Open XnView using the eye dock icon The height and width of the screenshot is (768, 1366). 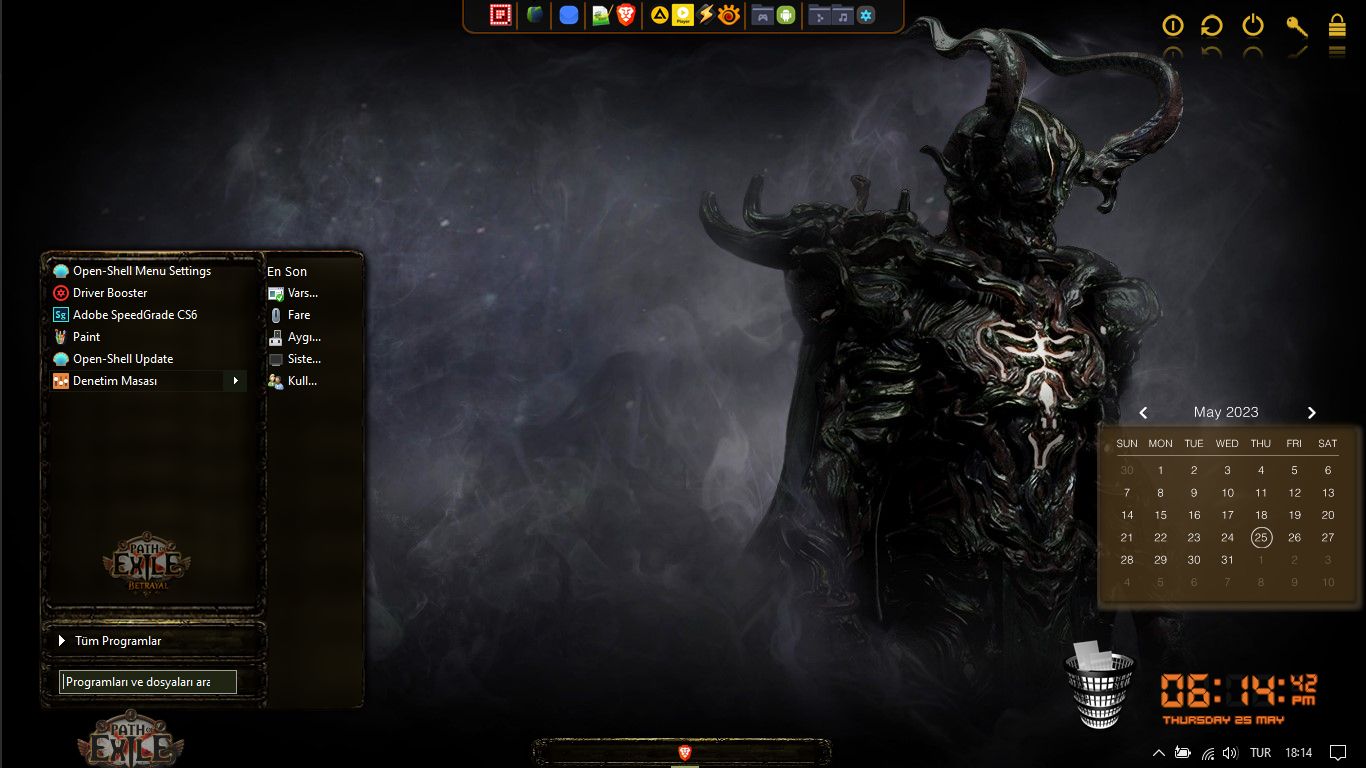(726, 15)
